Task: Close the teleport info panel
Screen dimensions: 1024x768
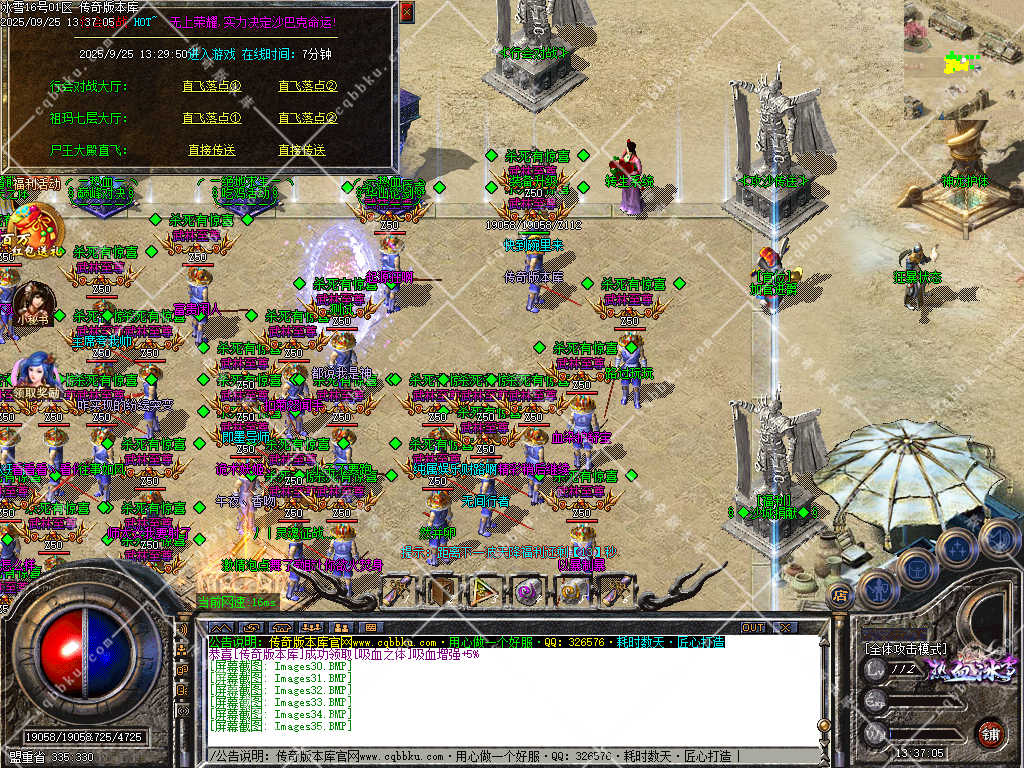Action: point(406,12)
